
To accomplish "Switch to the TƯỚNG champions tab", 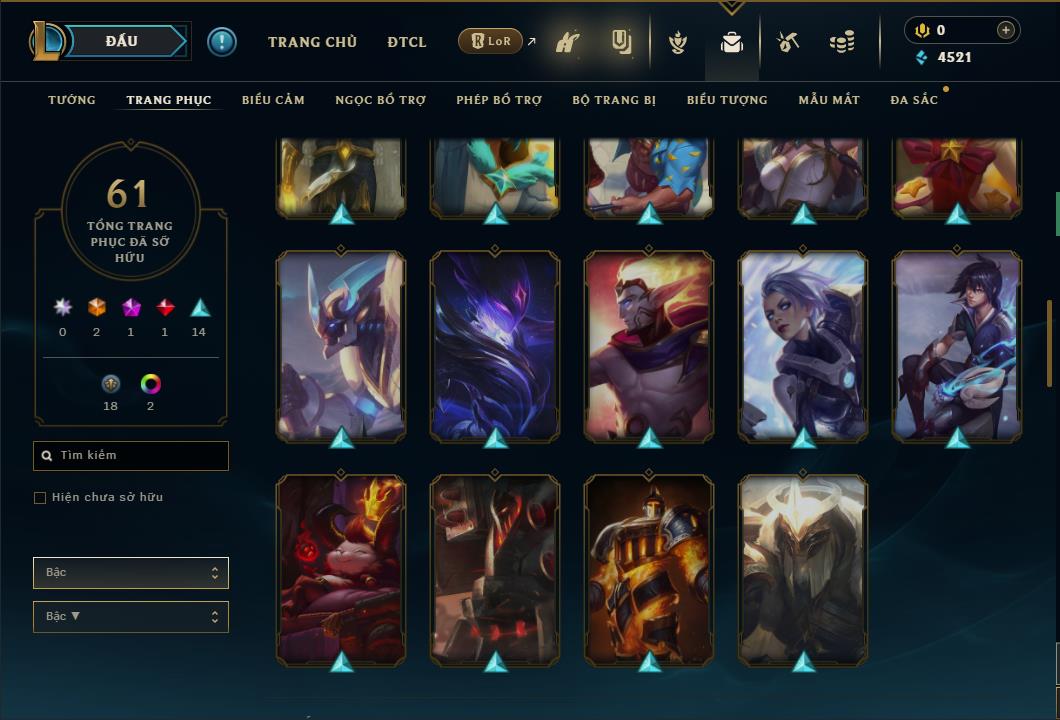I will 72,100.
